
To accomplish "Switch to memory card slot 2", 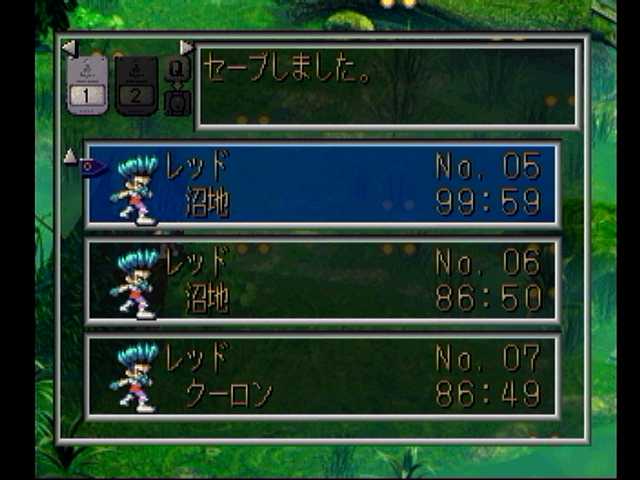I will point(136,85).
